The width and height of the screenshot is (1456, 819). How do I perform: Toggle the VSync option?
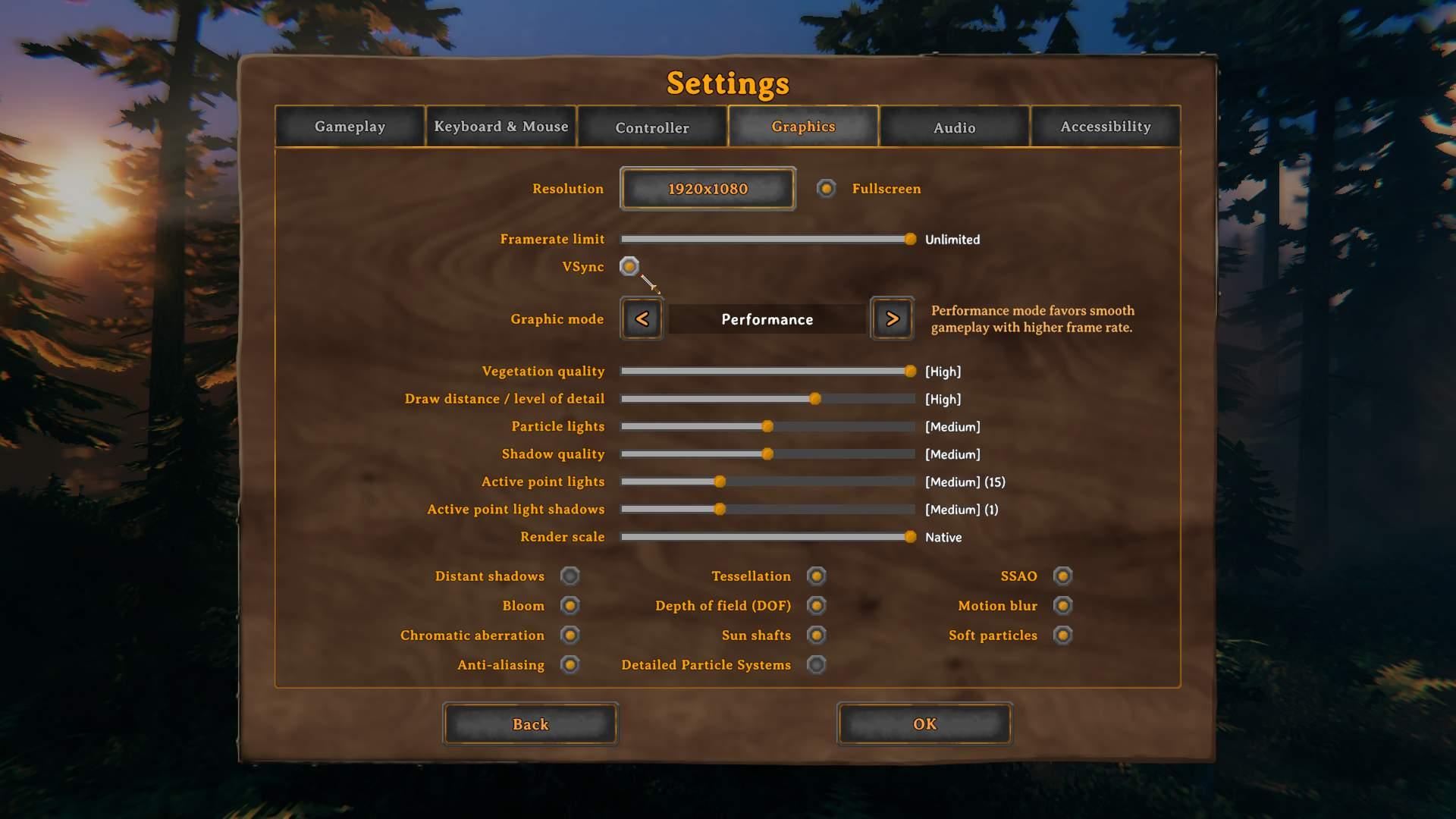click(629, 267)
